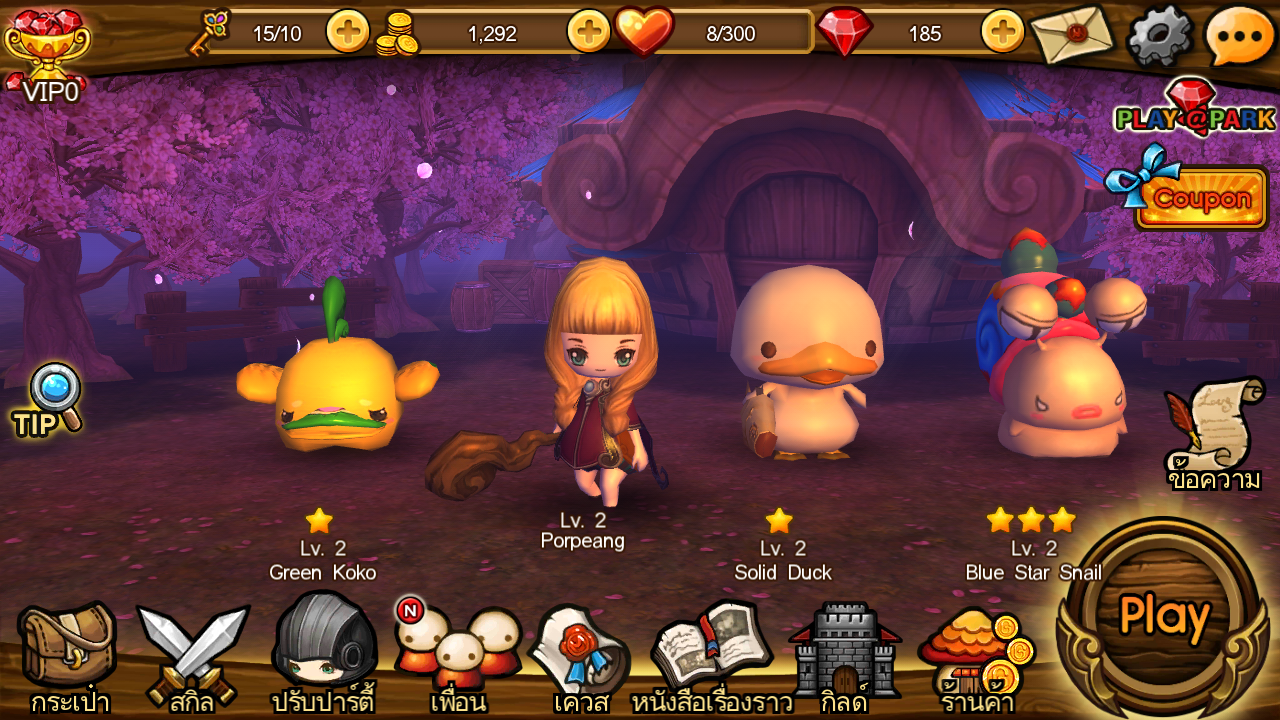Enter the guild castle menu
The width and height of the screenshot is (1280, 720).
(843, 651)
